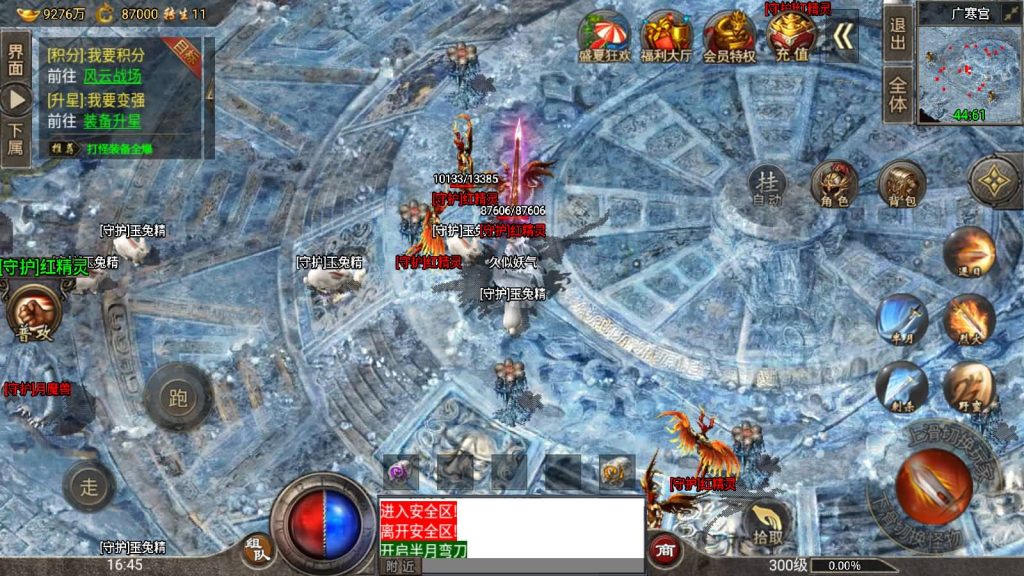Open the 会员特权 VIP privileges
The image size is (1024, 576).
pyautogui.click(x=728, y=36)
